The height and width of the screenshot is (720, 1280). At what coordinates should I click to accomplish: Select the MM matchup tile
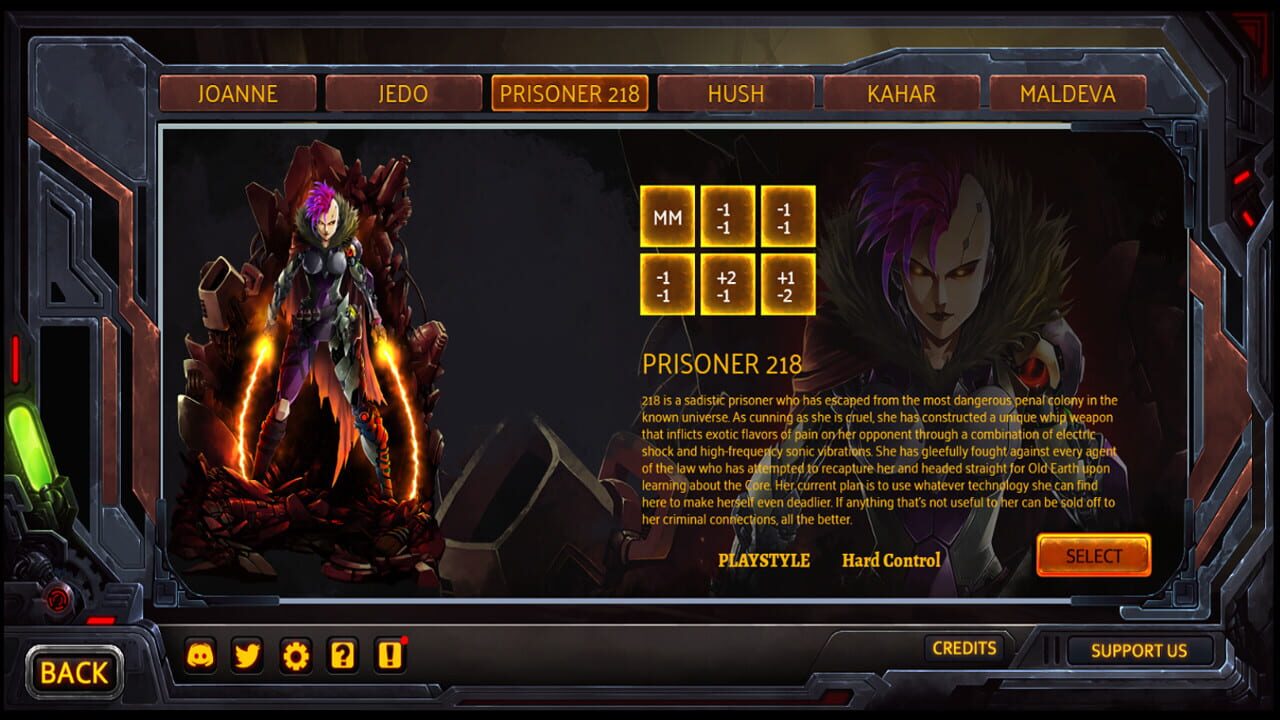pos(670,218)
